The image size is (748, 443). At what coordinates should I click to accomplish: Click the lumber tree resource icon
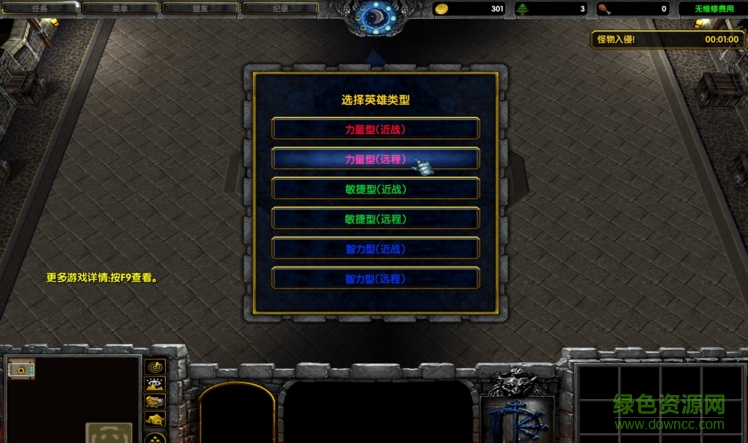(x=525, y=9)
